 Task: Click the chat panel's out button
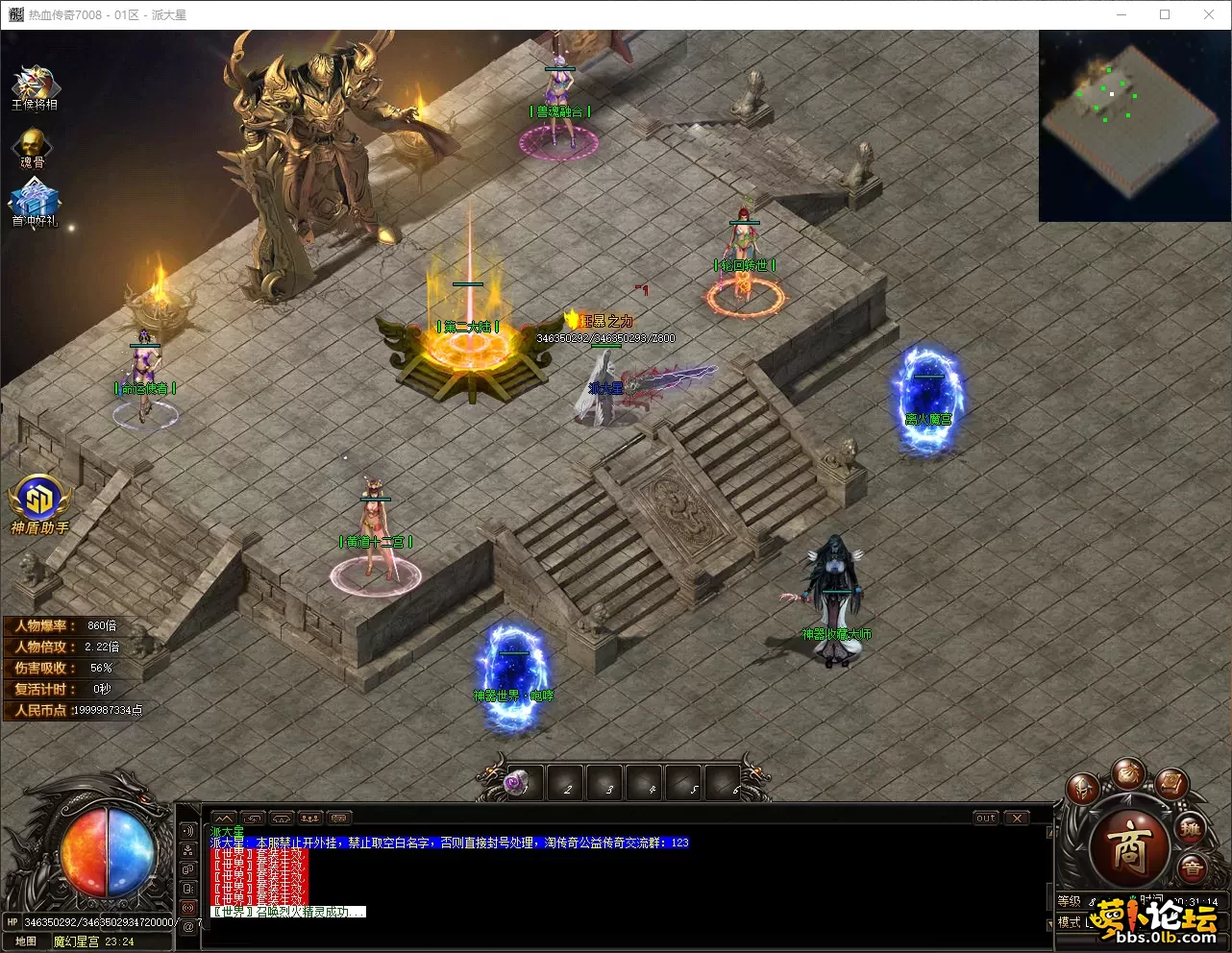tap(986, 819)
